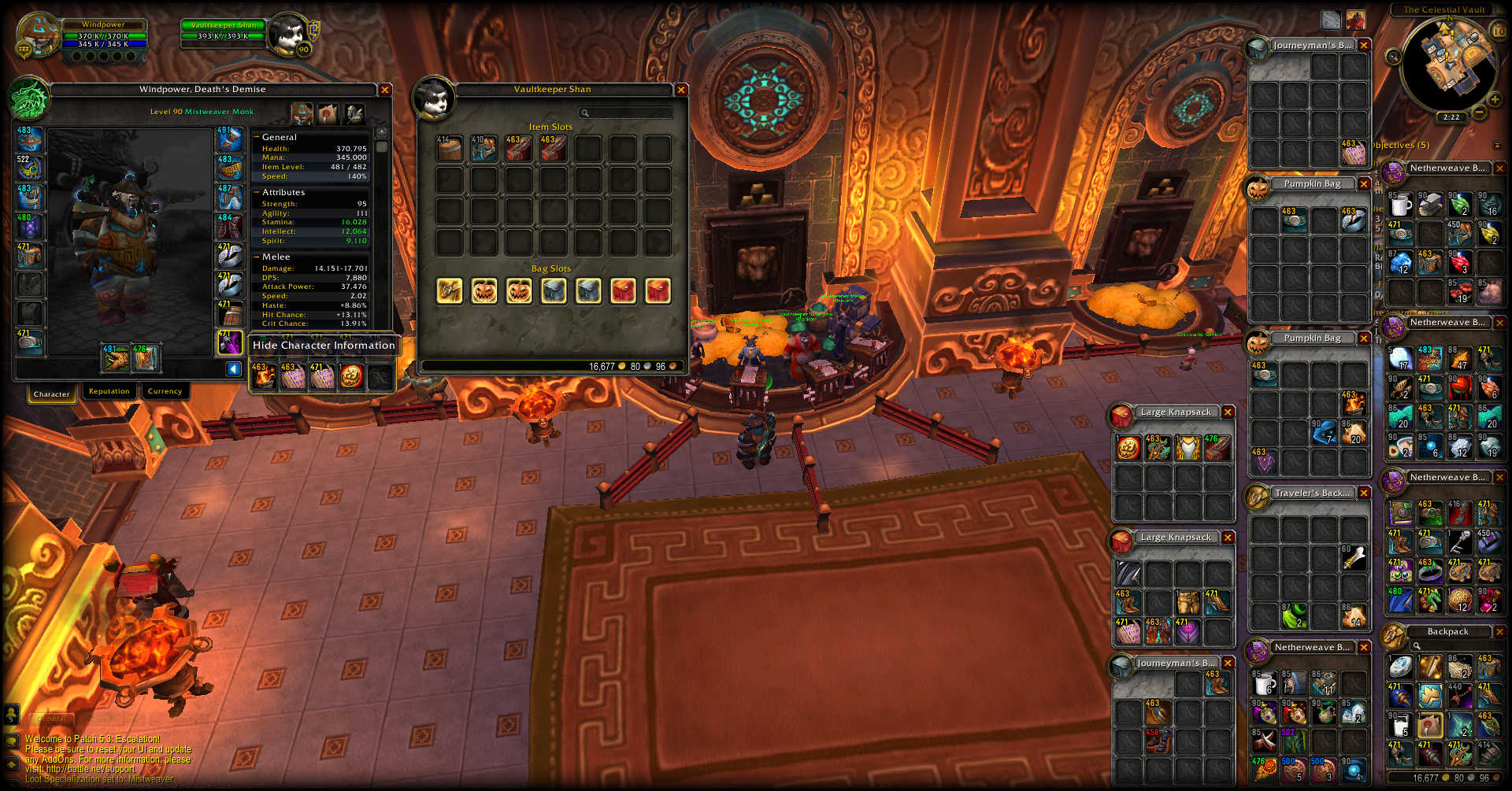This screenshot has width=1512, height=791.
Task: Click the Windpower player portrait
Action: point(37,35)
